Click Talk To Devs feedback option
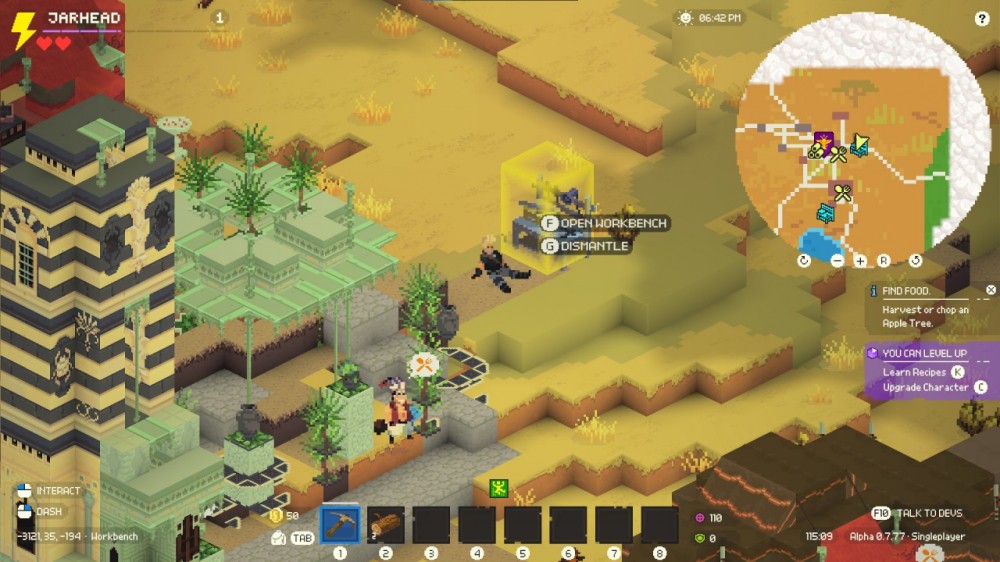The height and width of the screenshot is (562, 1000). pyautogui.click(x=918, y=513)
